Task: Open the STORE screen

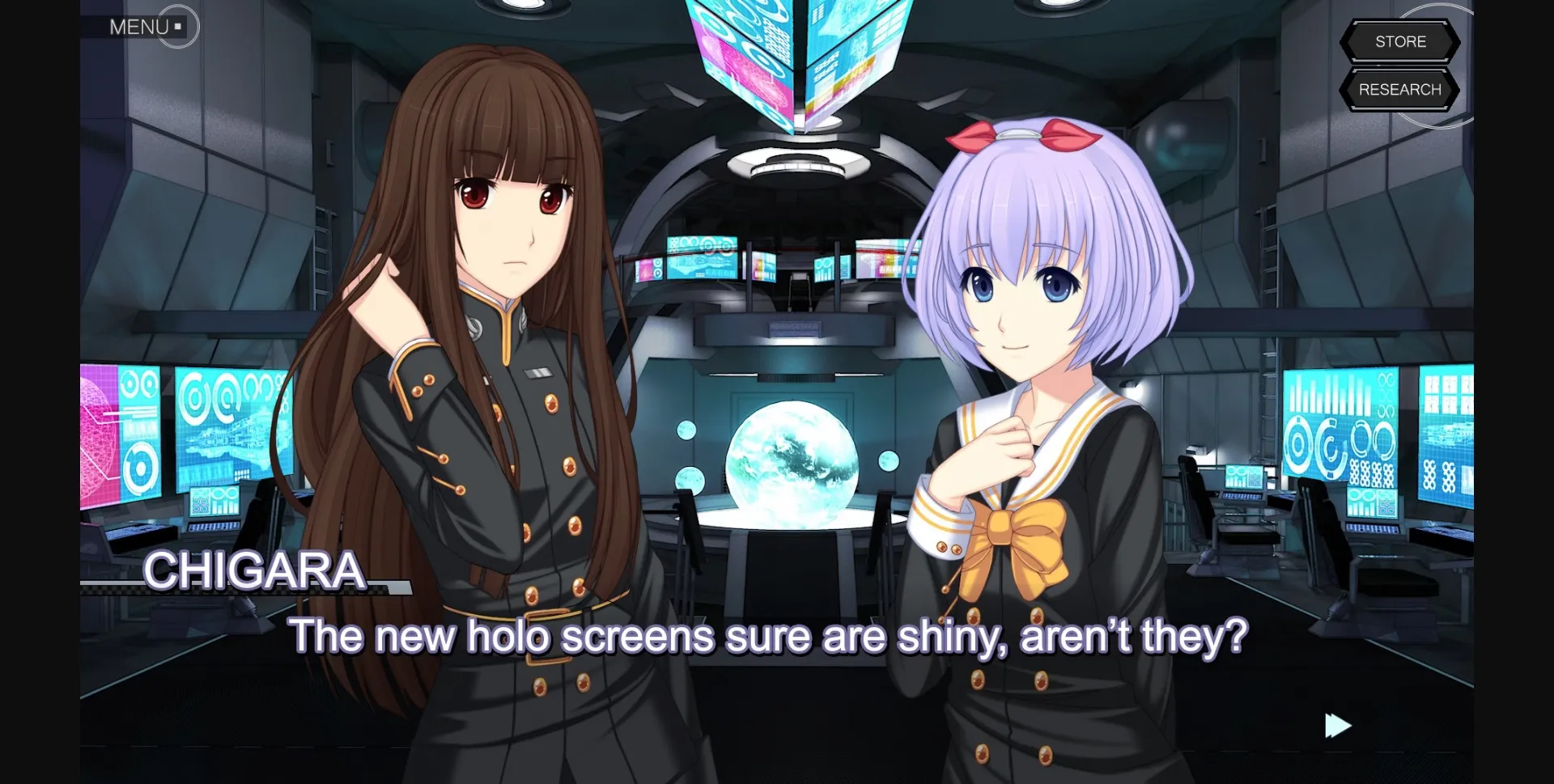Action: point(1399,41)
